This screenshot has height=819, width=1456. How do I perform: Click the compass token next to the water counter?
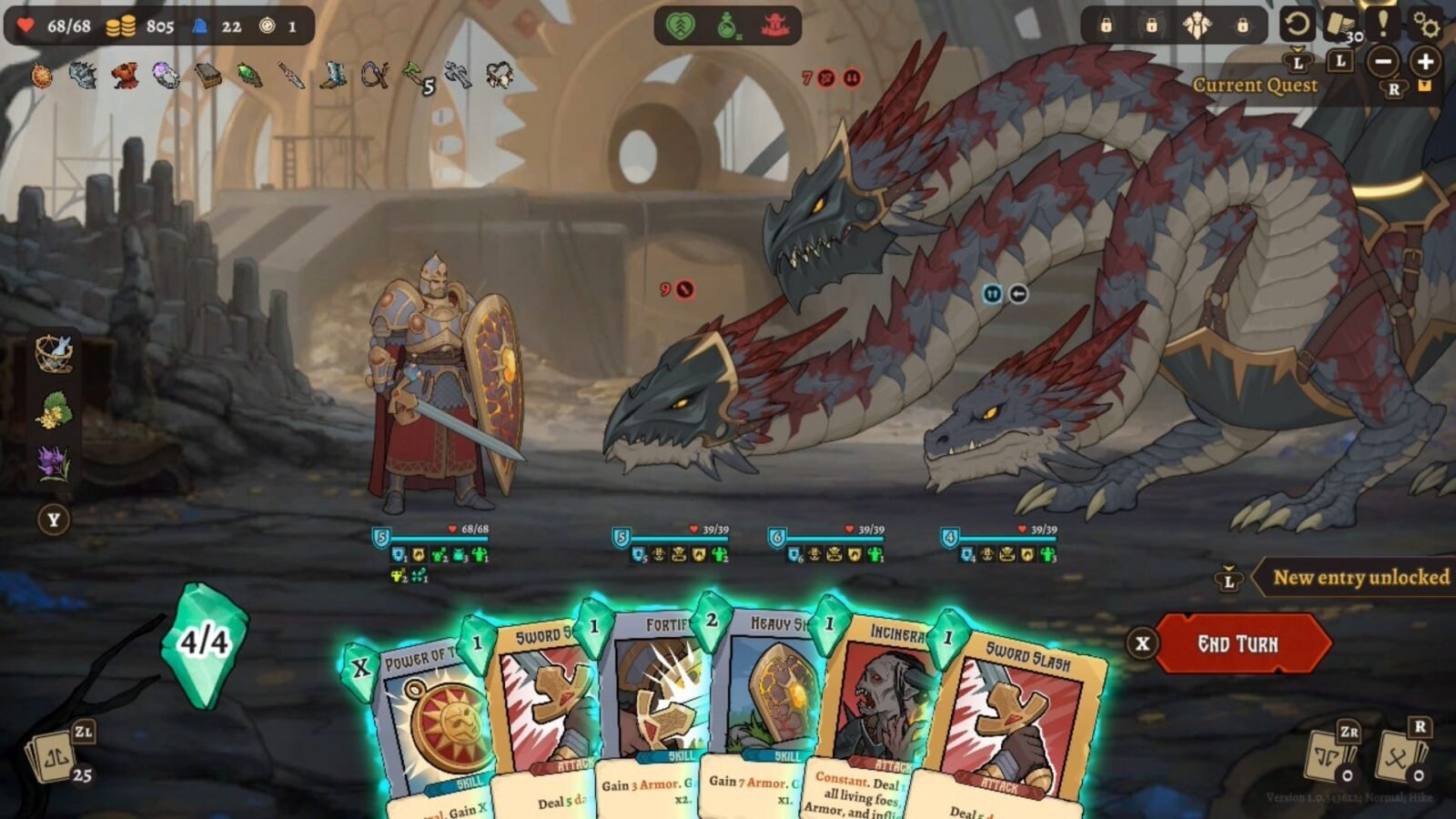click(267, 25)
